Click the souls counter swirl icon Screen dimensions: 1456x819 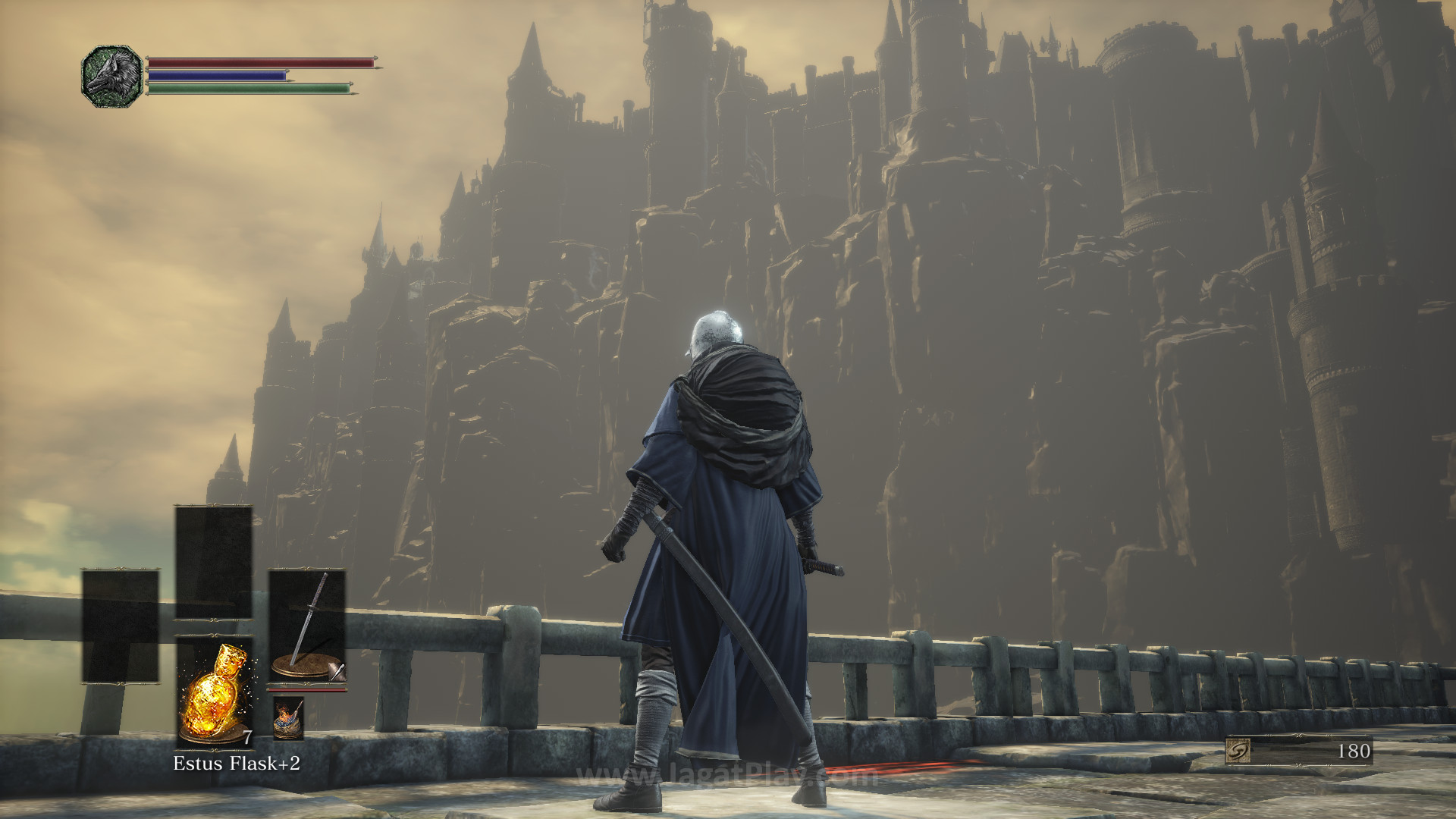click(1238, 751)
